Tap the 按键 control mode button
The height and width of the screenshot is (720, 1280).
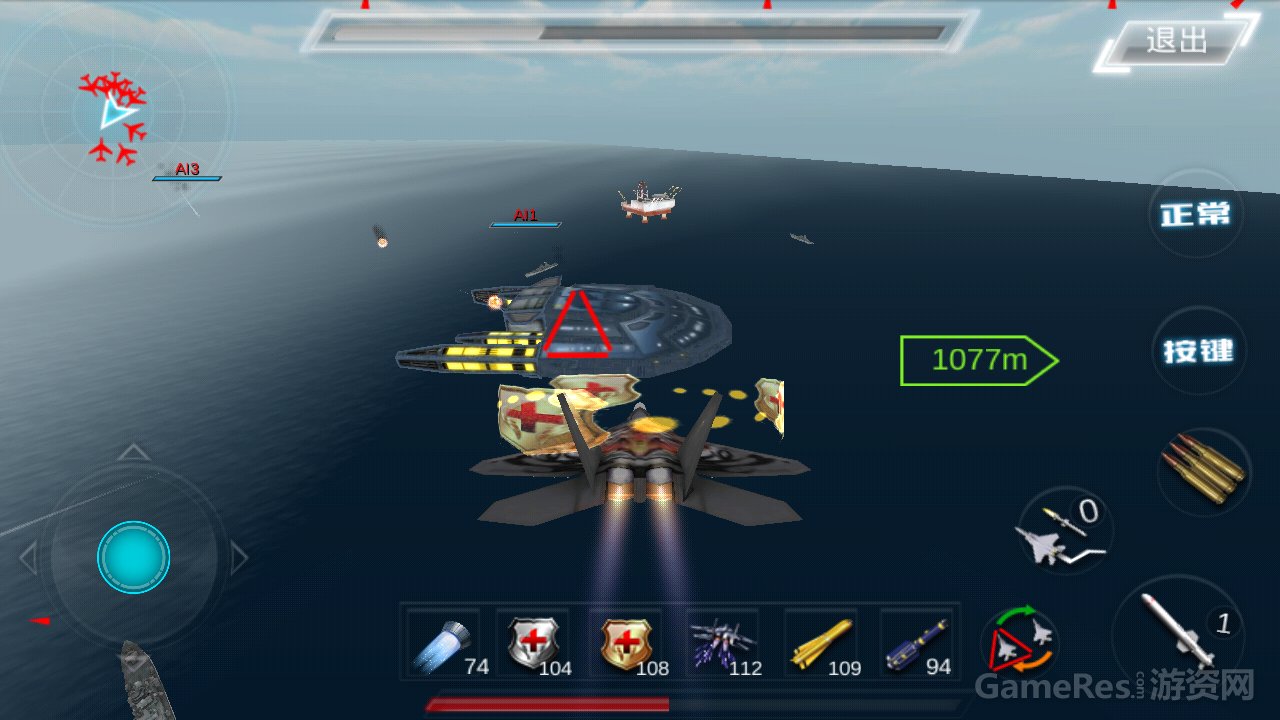(x=1198, y=351)
